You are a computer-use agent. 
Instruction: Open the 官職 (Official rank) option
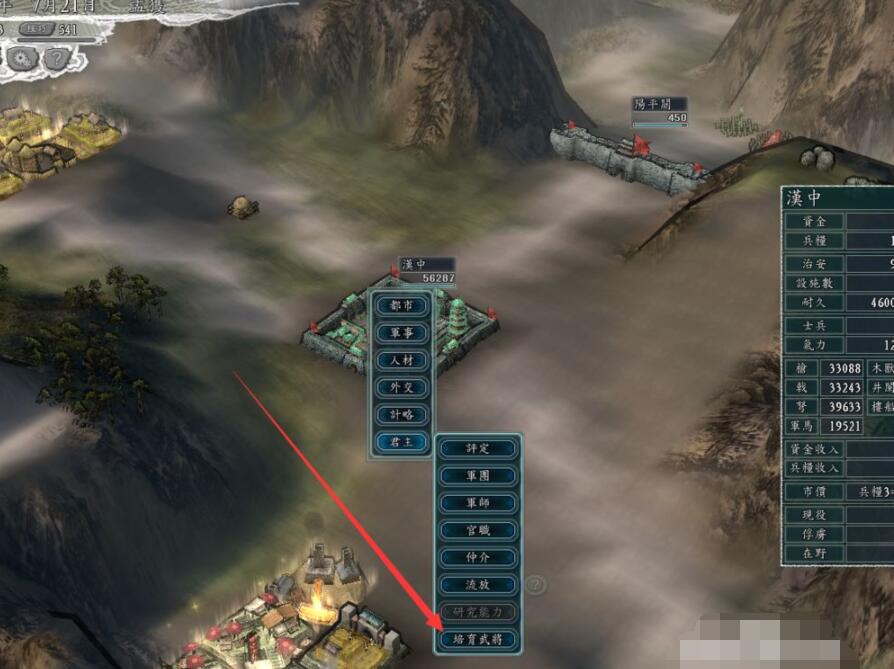[478, 529]
